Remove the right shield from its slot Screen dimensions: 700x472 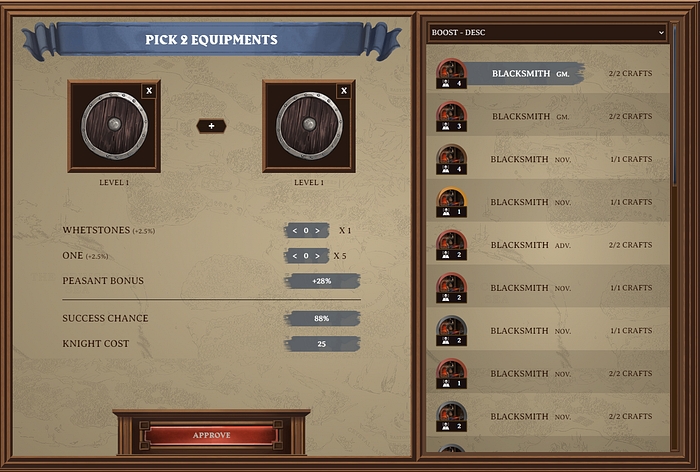(344, 91)
